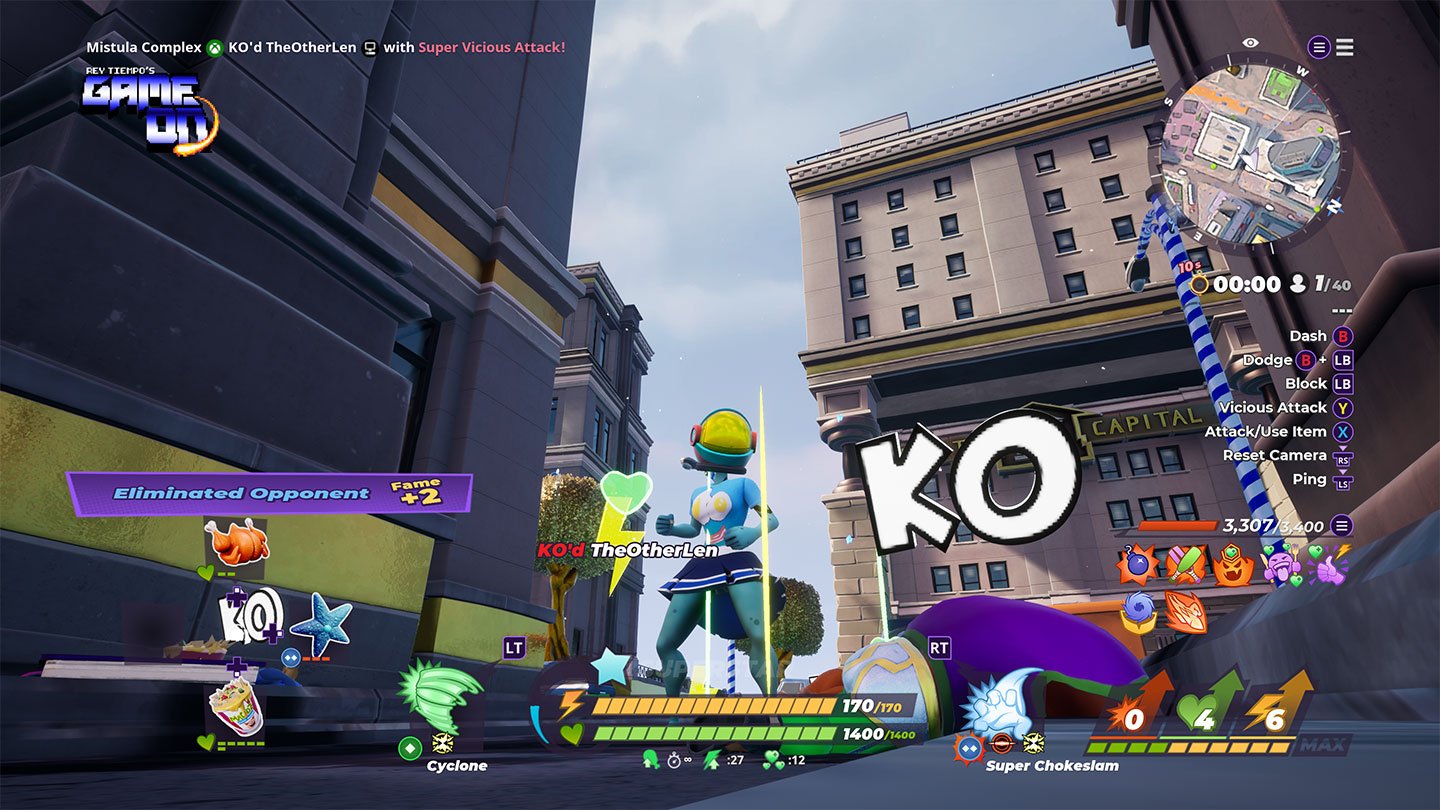Select the blue starfish item slot
1440x810 pixels.
(321, 620)
